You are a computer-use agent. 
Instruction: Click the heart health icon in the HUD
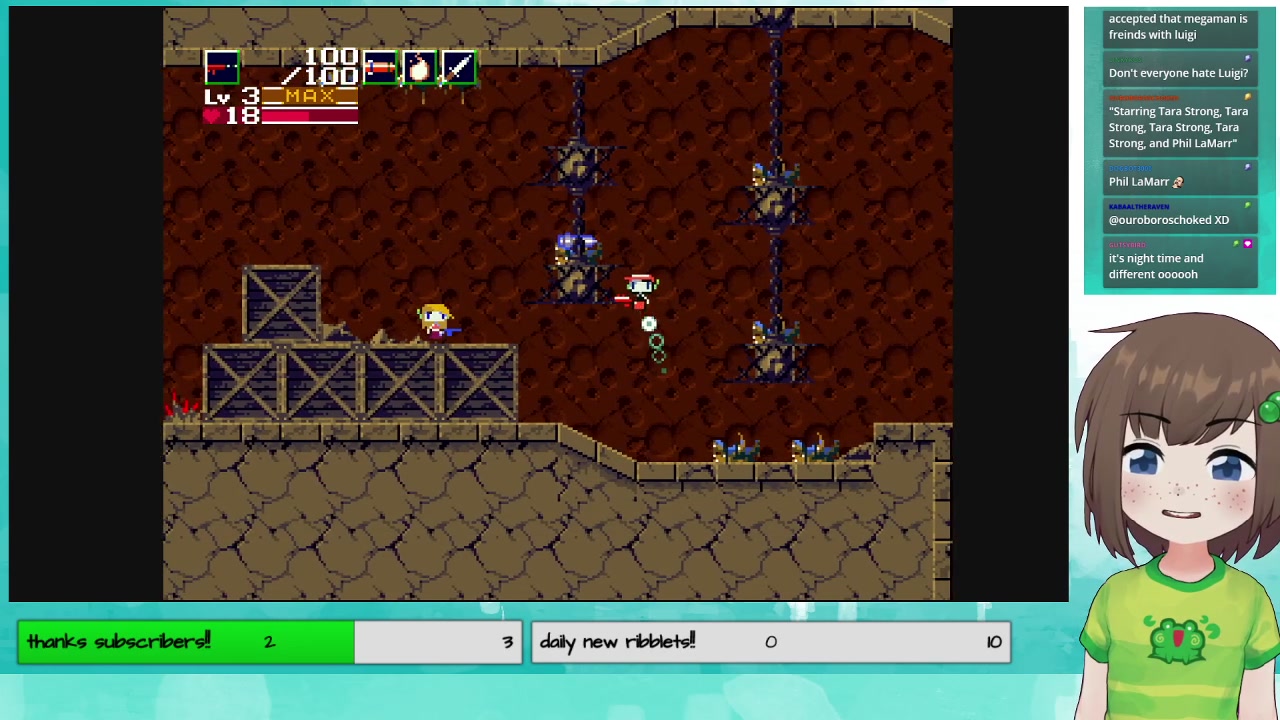[x=213, y=115]
